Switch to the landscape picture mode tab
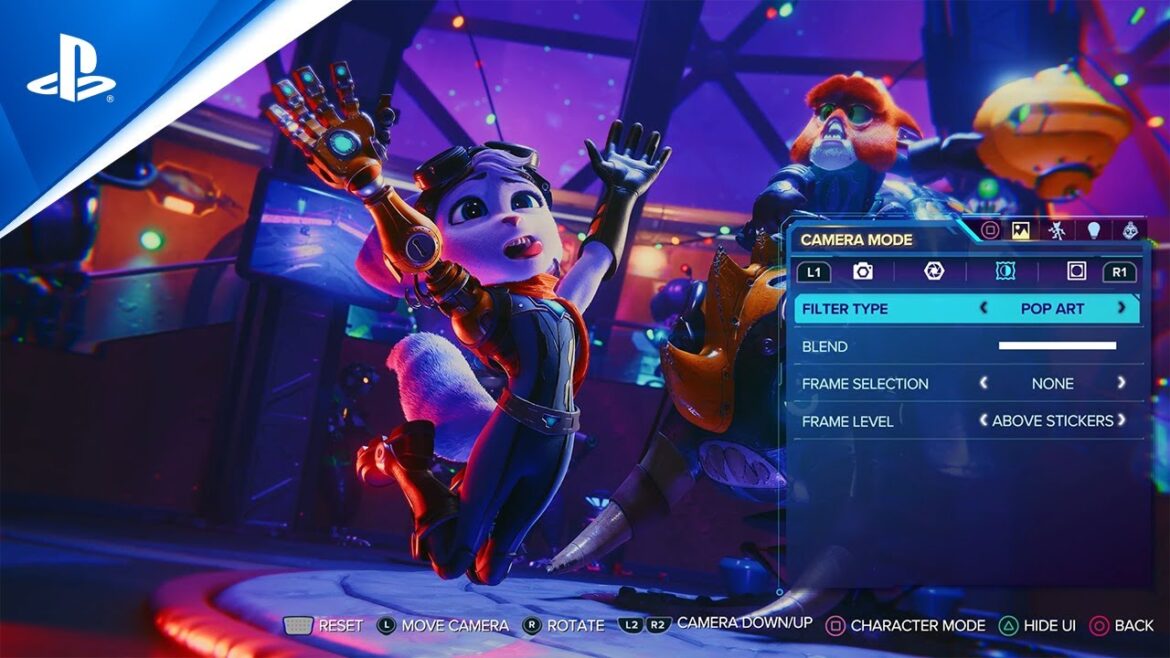The width and height of the screenshot is (1170, 658). (1021, 231)
